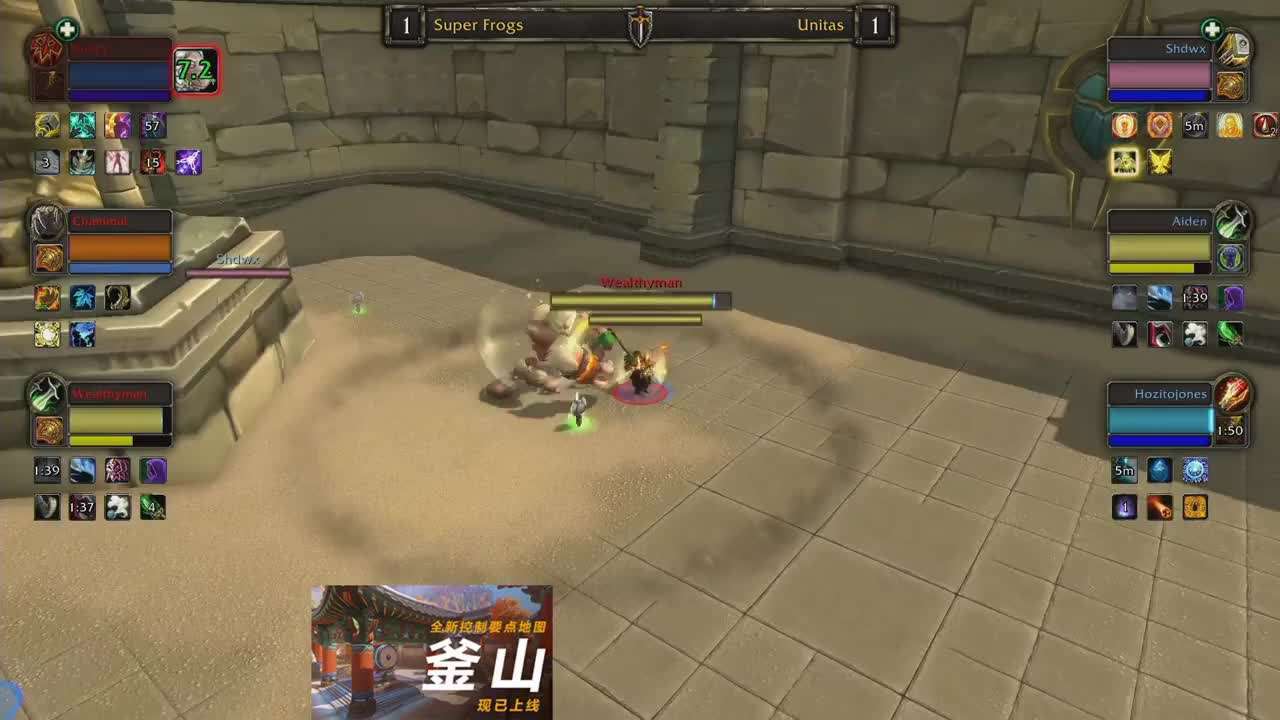This screenshot has height=720, width=1280.
Task: Click the 1:39 cooldown icon under Wealthyman's frame
Action: click(46, 470)
